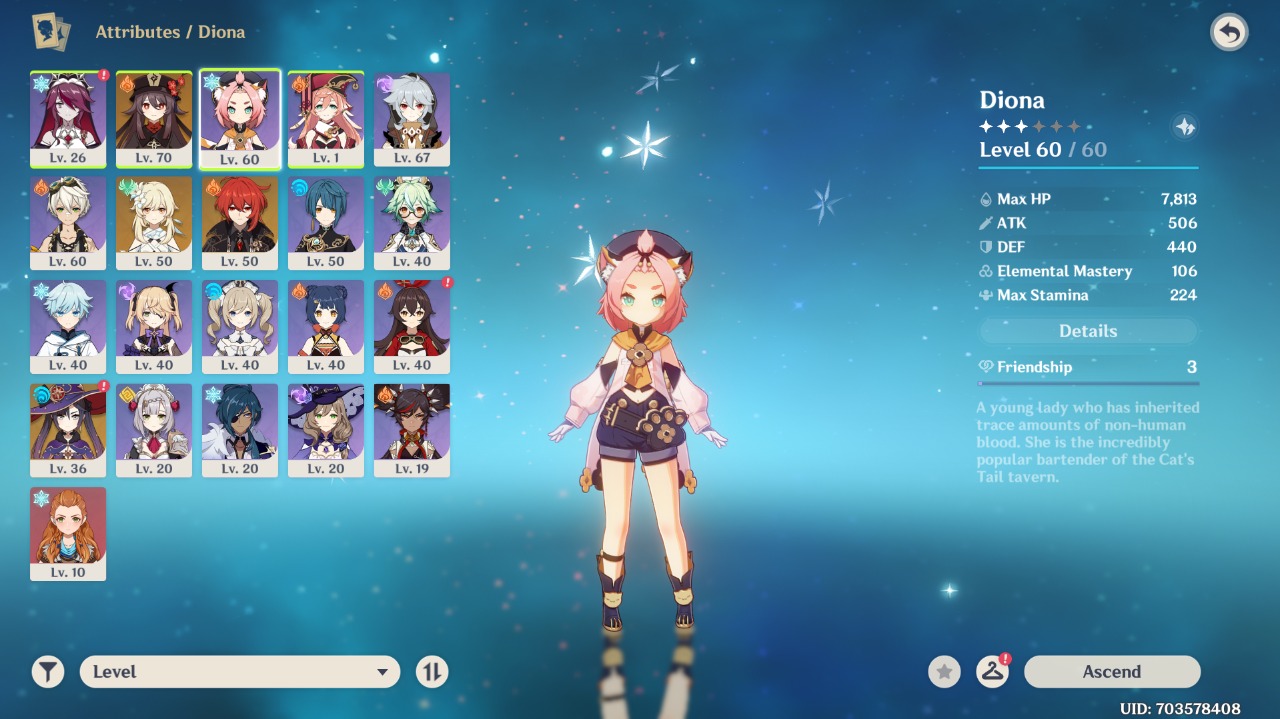Open the character filter funnel
This screenshot has width=1280, height=719.
click(47, 672)
